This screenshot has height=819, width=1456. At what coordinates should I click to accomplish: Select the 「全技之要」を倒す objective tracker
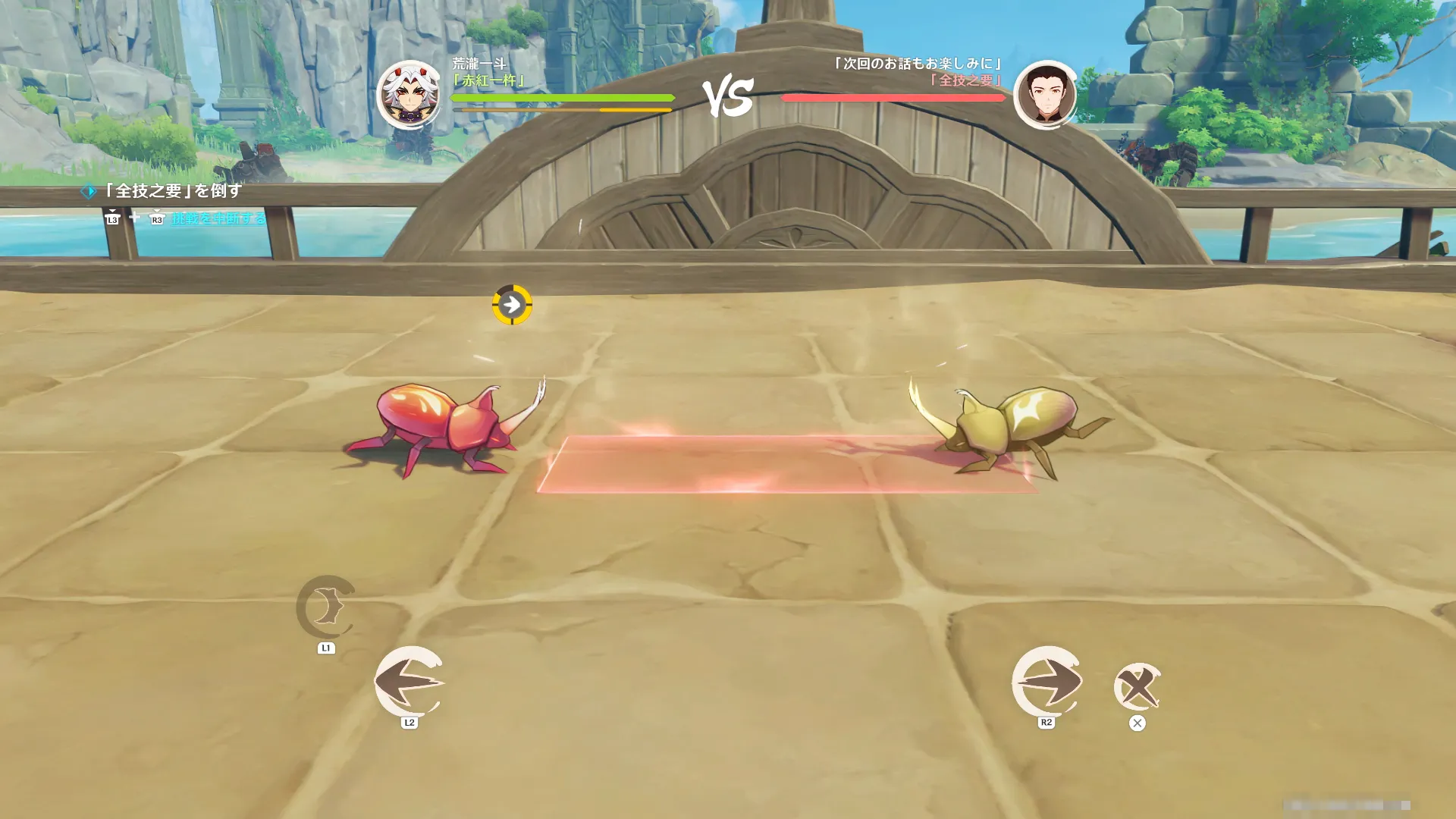173,191
